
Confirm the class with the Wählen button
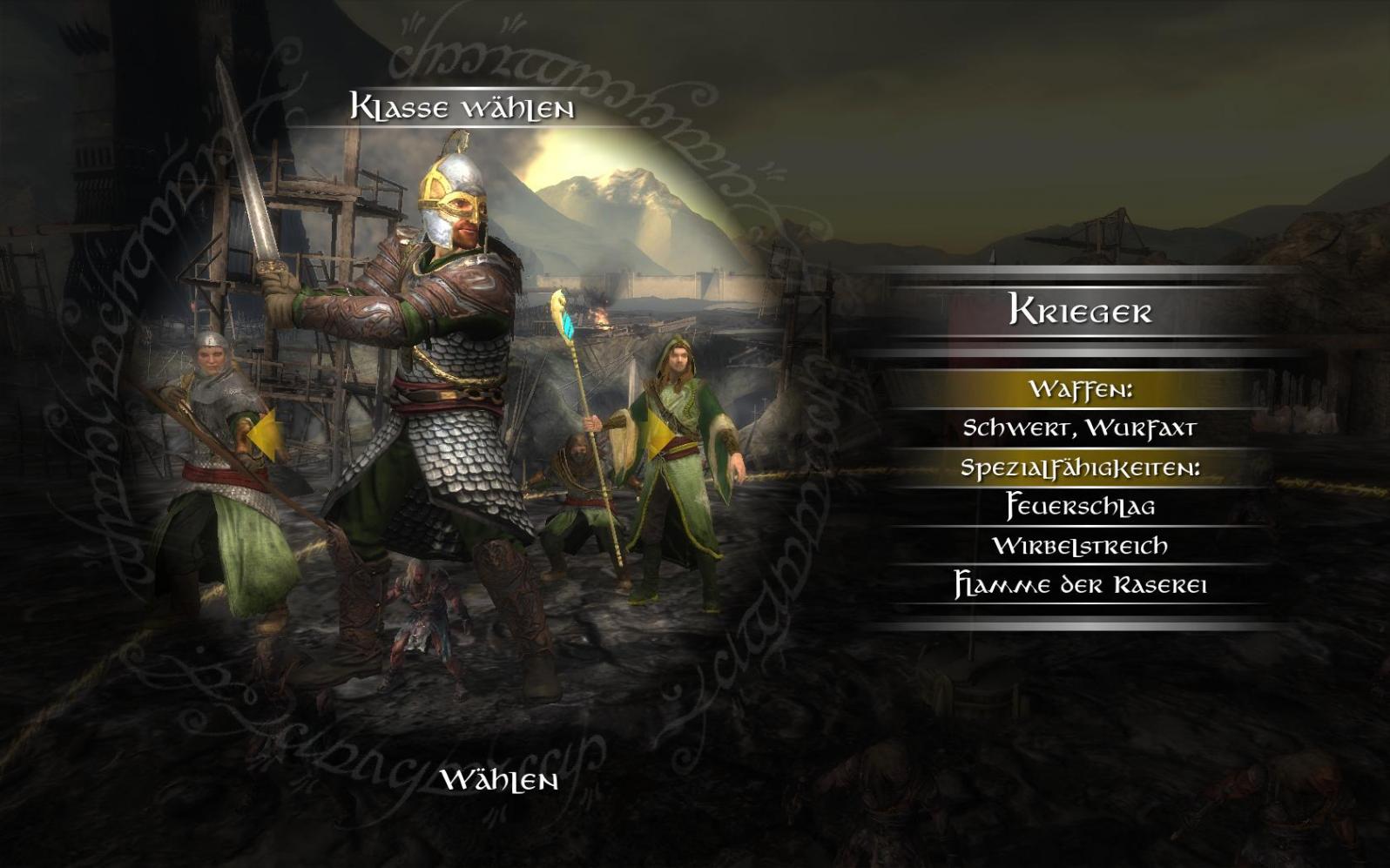(x=499, y=780)
